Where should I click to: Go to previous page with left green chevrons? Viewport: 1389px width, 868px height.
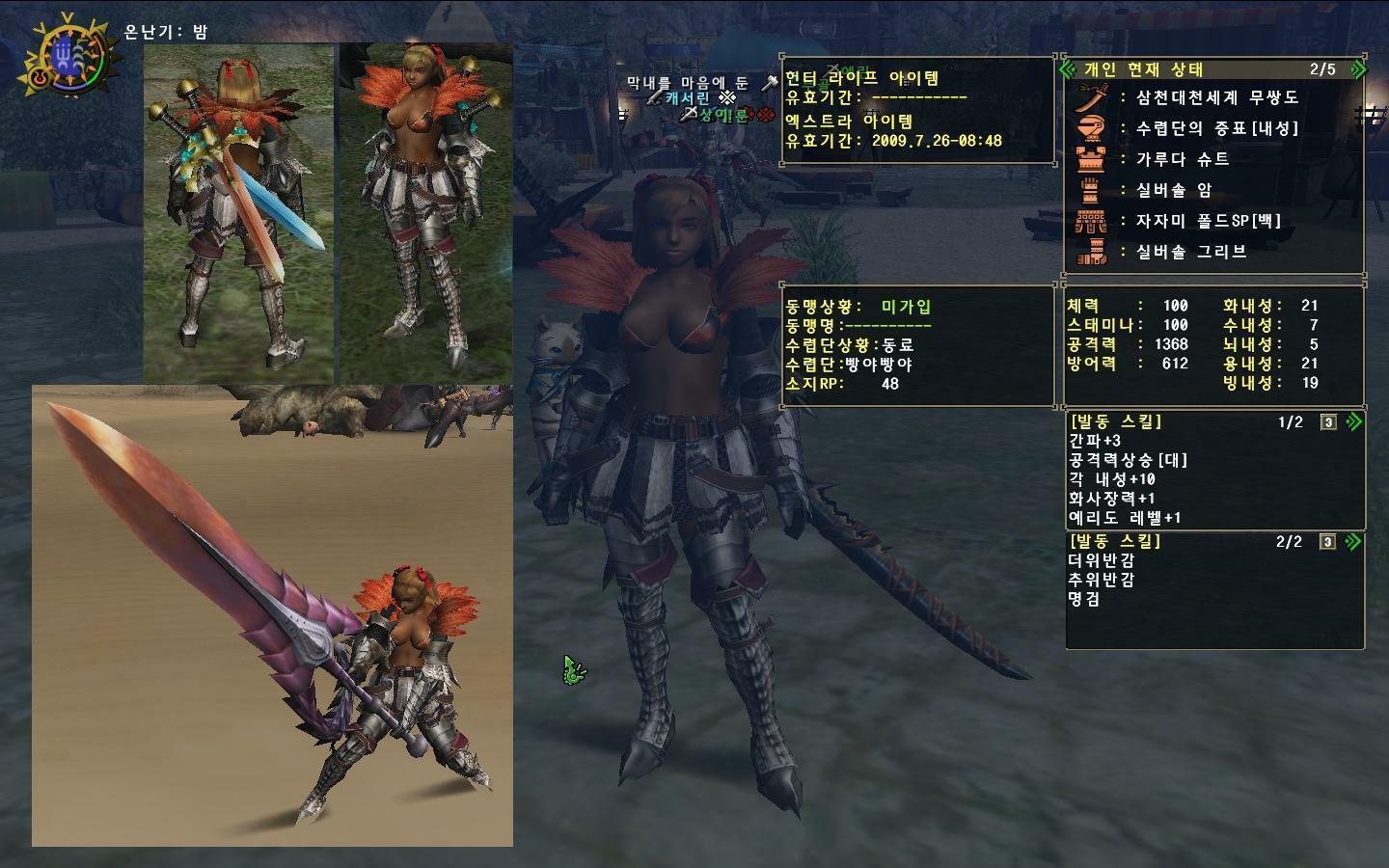click(x=1068, y=68)
